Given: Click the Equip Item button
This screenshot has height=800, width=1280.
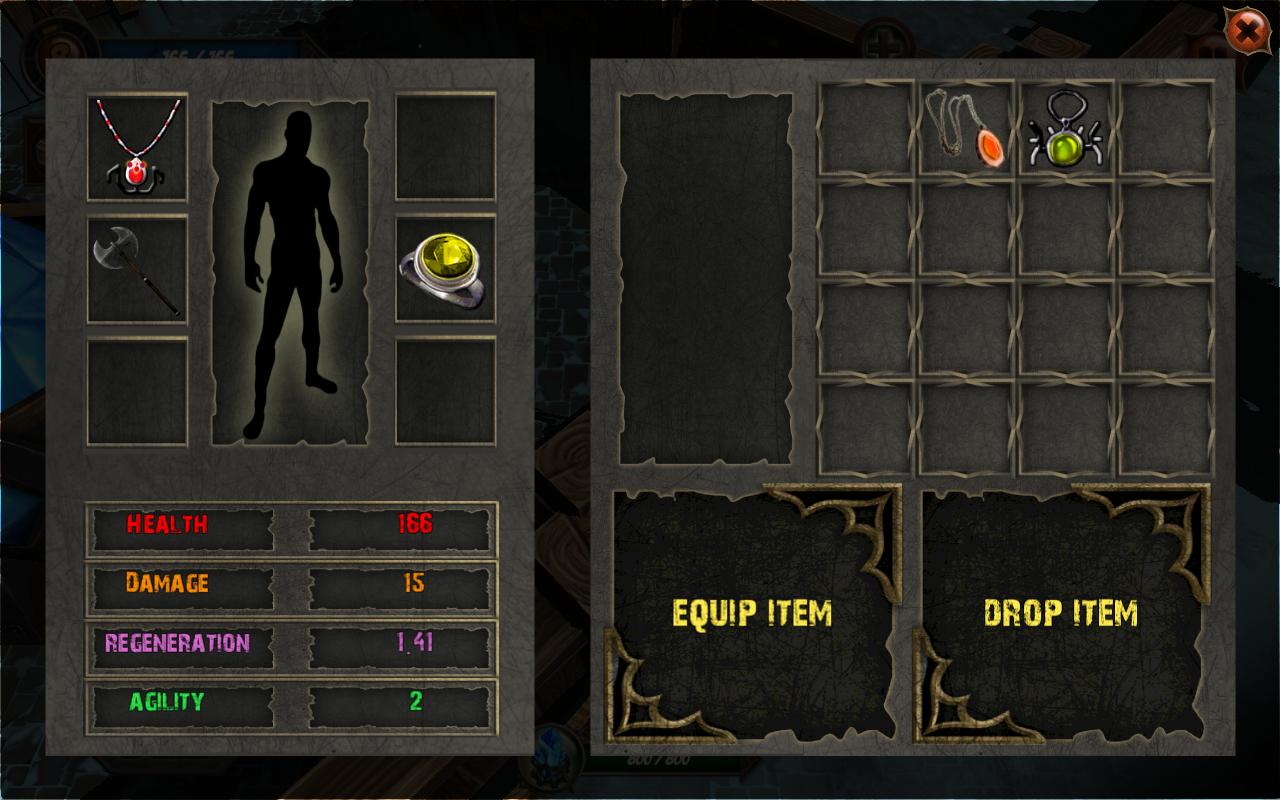Looking at the screenshot, I should 752,612.
